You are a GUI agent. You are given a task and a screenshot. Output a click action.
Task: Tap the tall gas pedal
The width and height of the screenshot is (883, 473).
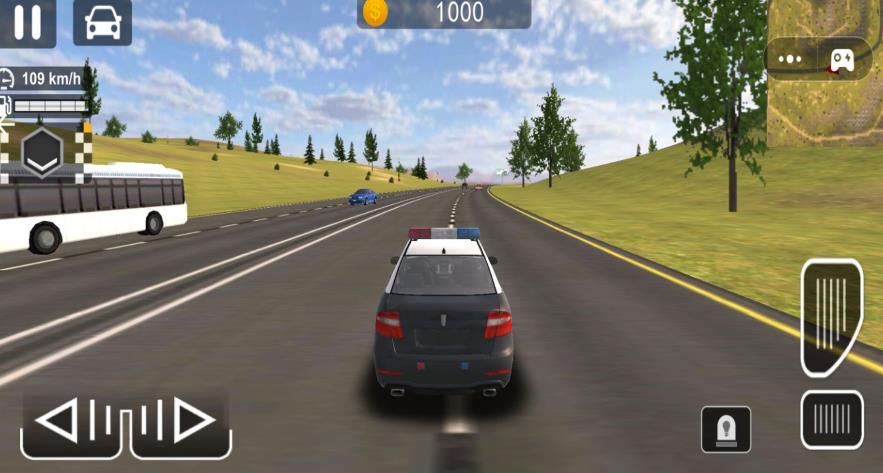pyautogui.click(x=831, y=315)
